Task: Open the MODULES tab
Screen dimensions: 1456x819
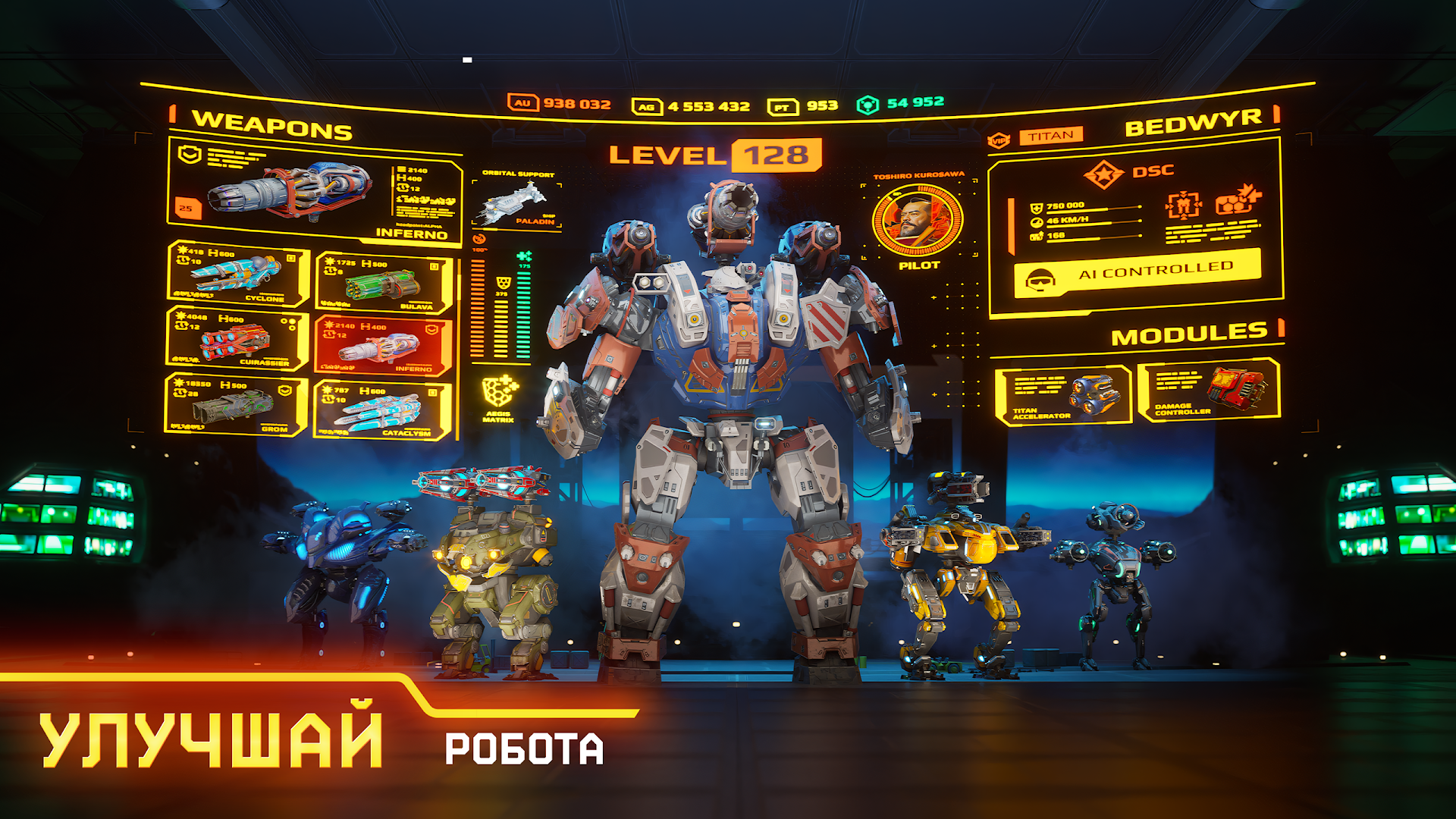Action: click(x=1188, y=331)
